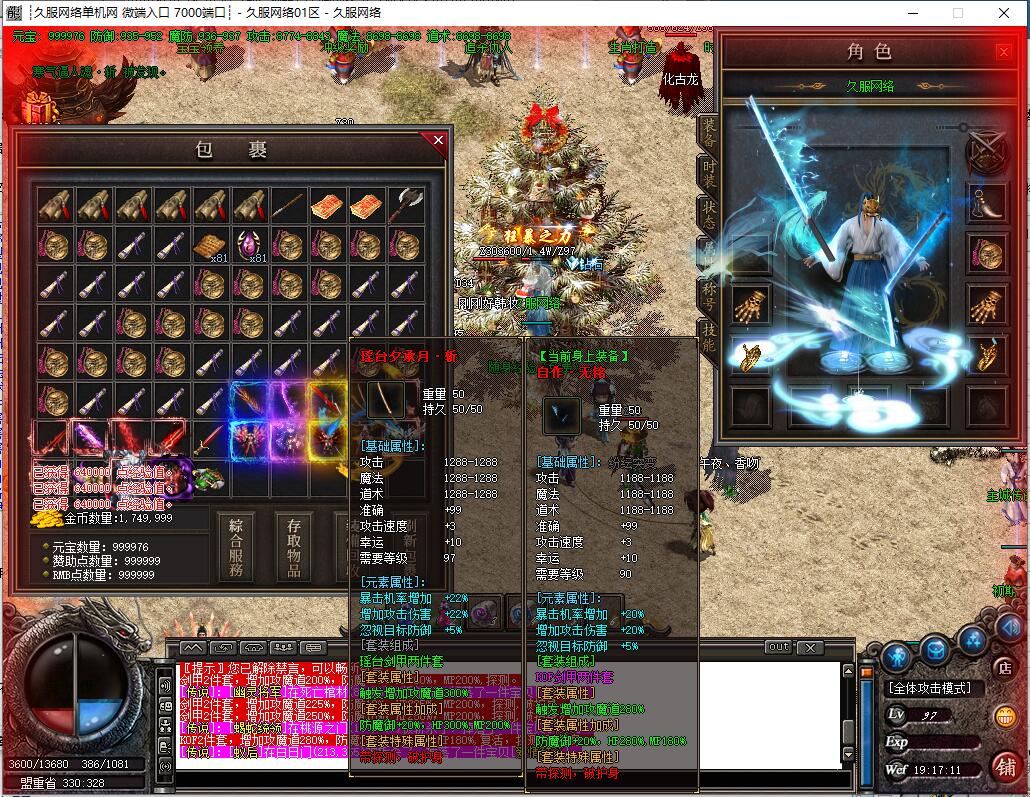
Task: Close the 角色 character panel
Action: coord(1004,52)
